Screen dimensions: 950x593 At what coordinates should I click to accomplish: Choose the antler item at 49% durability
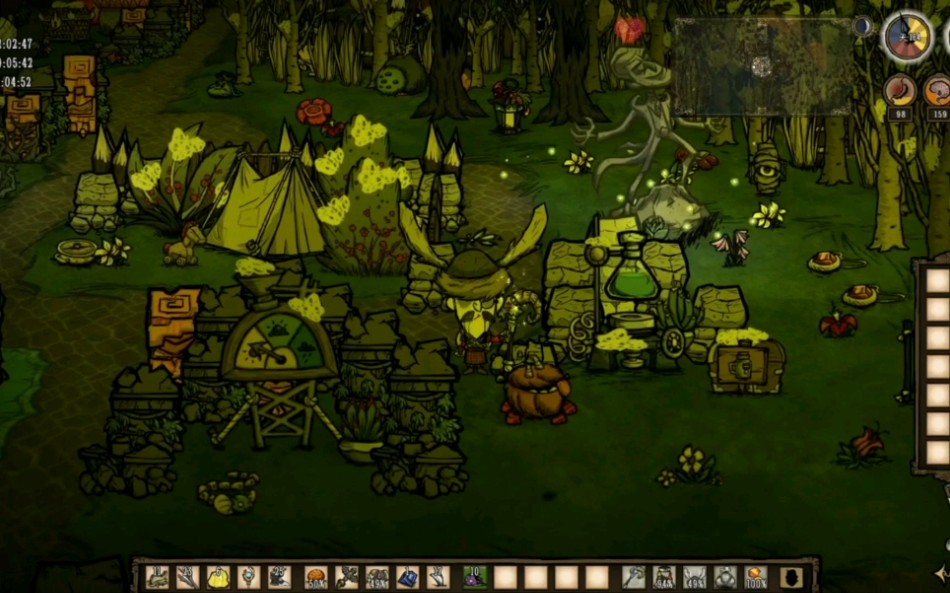695,577
